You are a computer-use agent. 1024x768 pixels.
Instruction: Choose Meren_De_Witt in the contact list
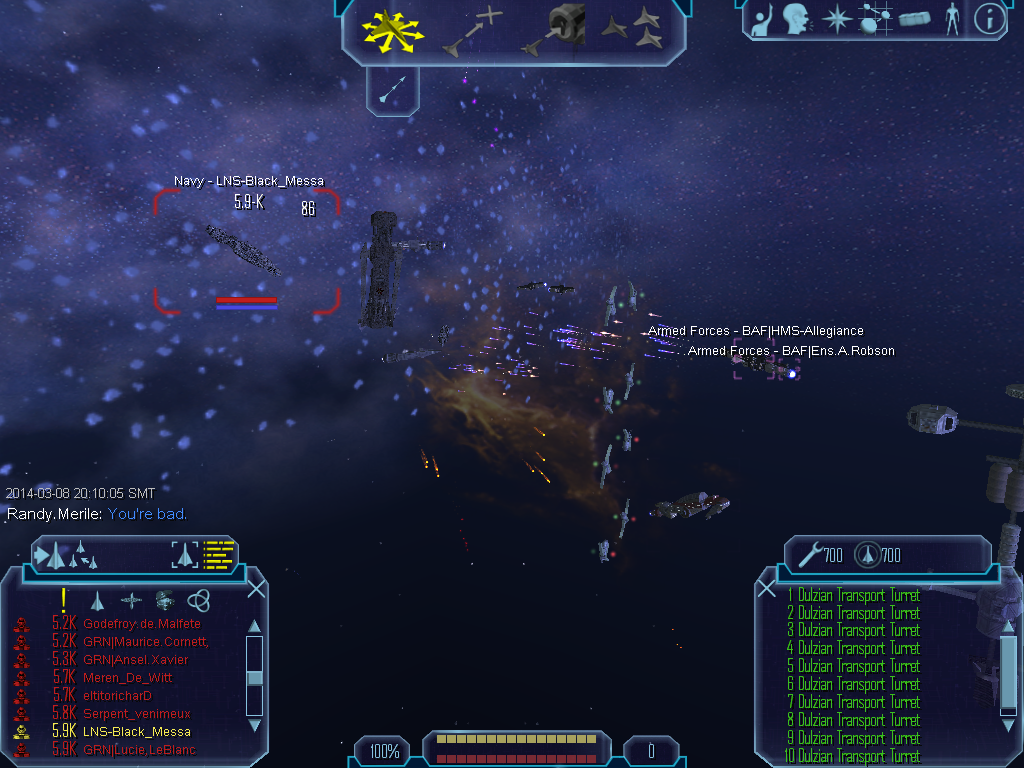pyautogui.click(x=130, y=678)
